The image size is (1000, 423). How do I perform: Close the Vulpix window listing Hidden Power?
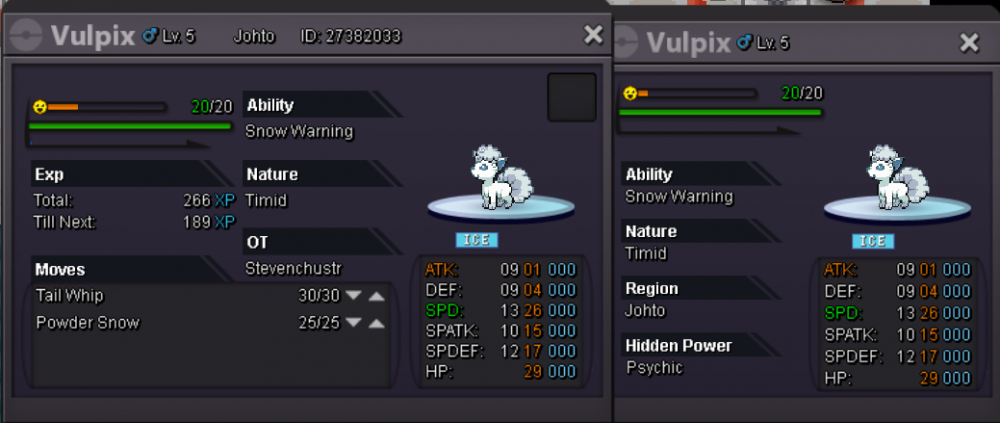pos(969,42)
